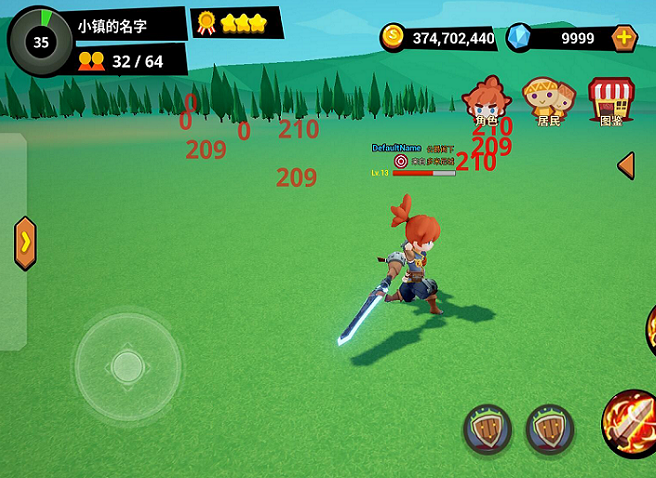The height and width of the screenshot is (478, 656).
Task: Tap the gold coin currency icon
Action: click(393, 38)
